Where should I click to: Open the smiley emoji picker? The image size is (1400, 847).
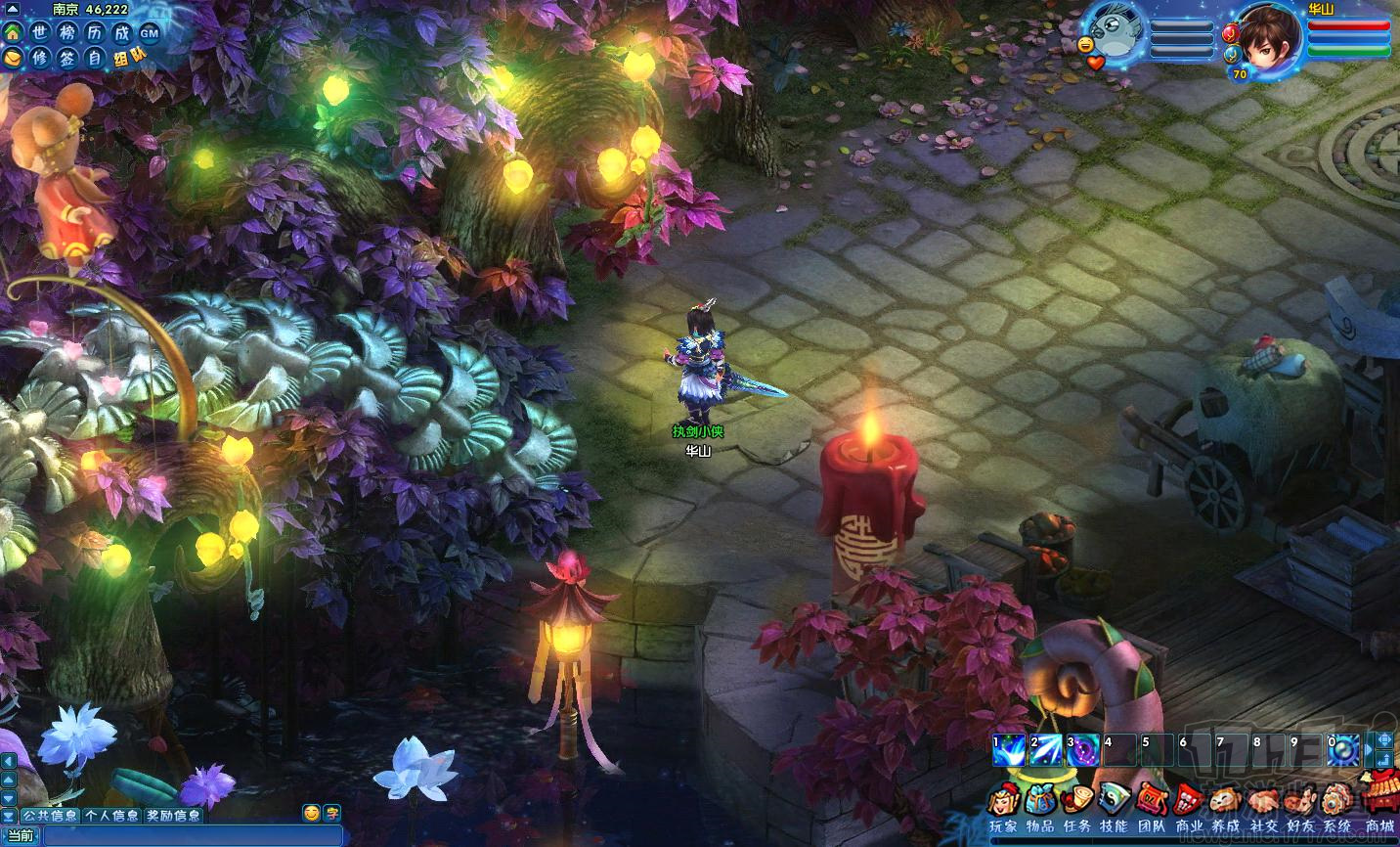click(x=311, y=813)
